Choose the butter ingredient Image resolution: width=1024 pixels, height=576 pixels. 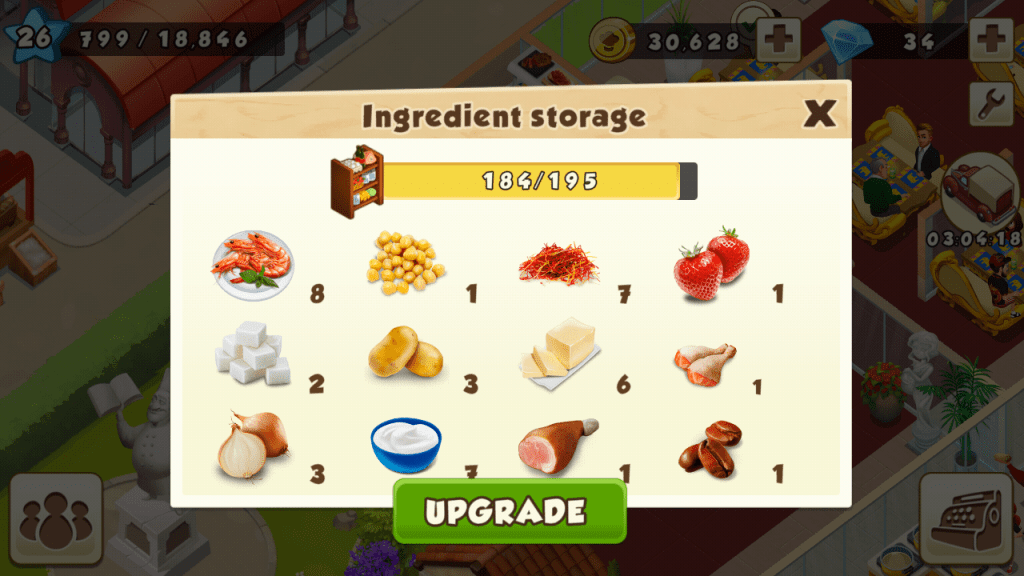559,350
